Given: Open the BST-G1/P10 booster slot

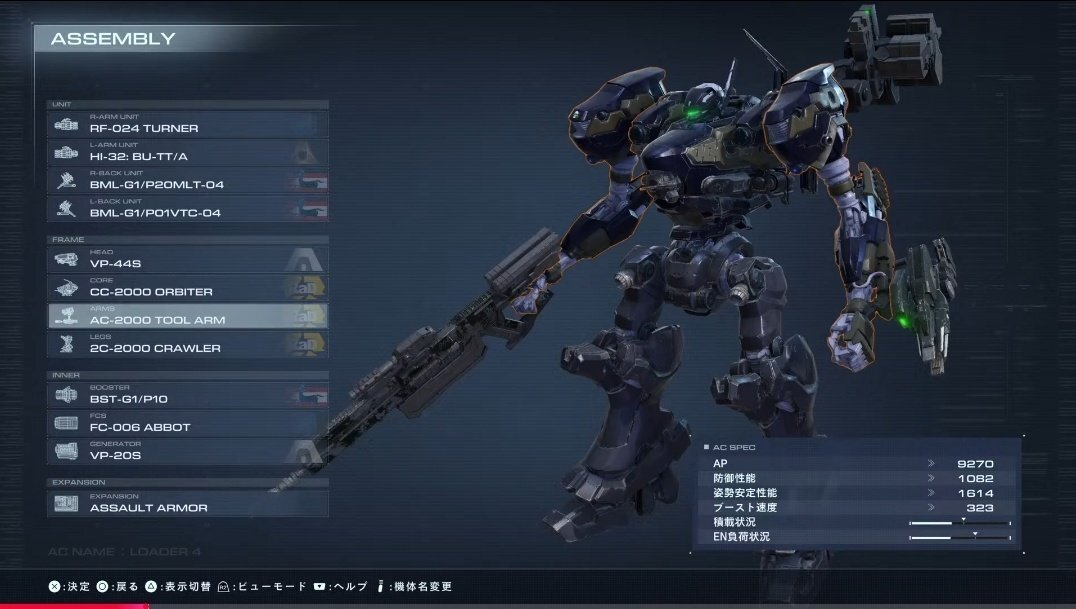Looking at the screenshot, I should (188, 394).
